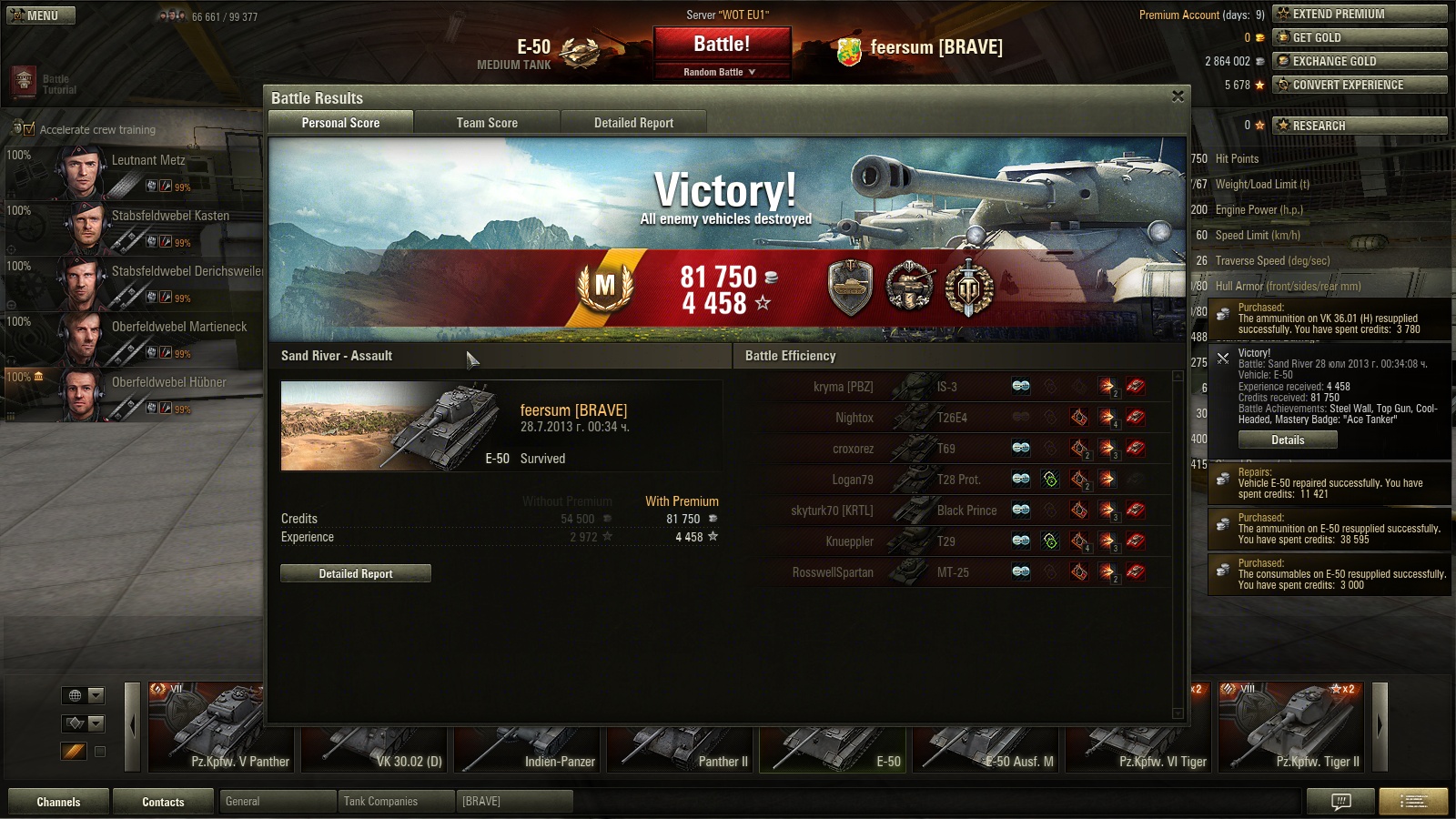Open Exchange Gold
The width and height of the screenshot is (1456, 819).
tap(1360, 61)
